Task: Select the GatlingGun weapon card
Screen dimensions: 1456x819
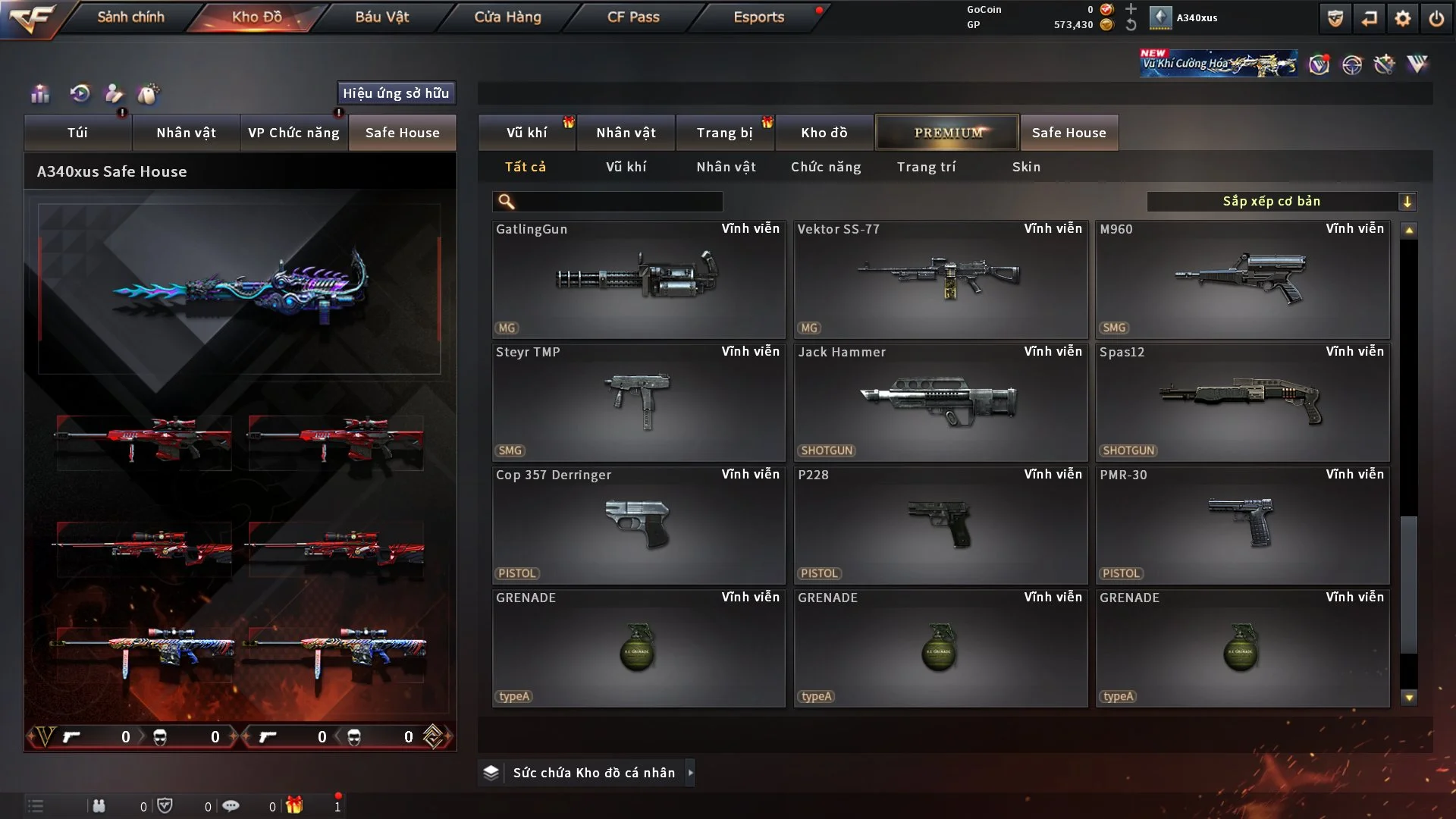Action: (x=638, y=279)
